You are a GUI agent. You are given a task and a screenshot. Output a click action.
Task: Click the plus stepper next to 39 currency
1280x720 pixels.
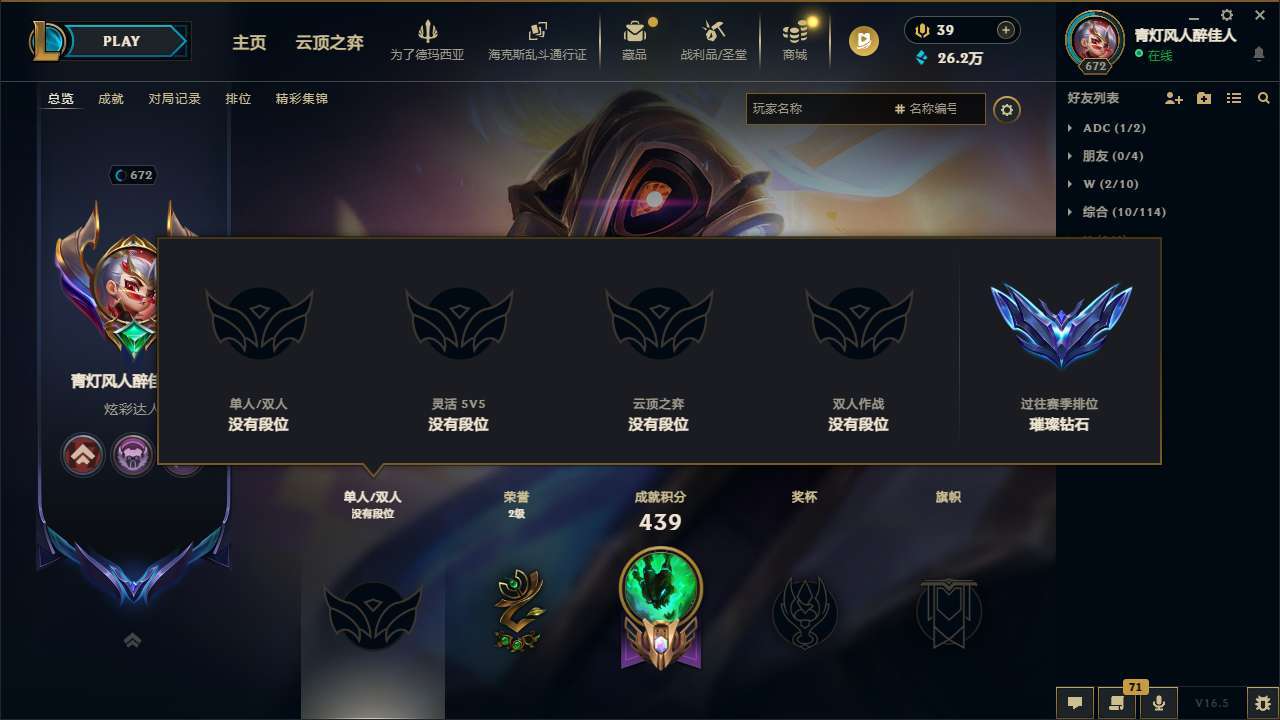click(x=1005, y=30)
